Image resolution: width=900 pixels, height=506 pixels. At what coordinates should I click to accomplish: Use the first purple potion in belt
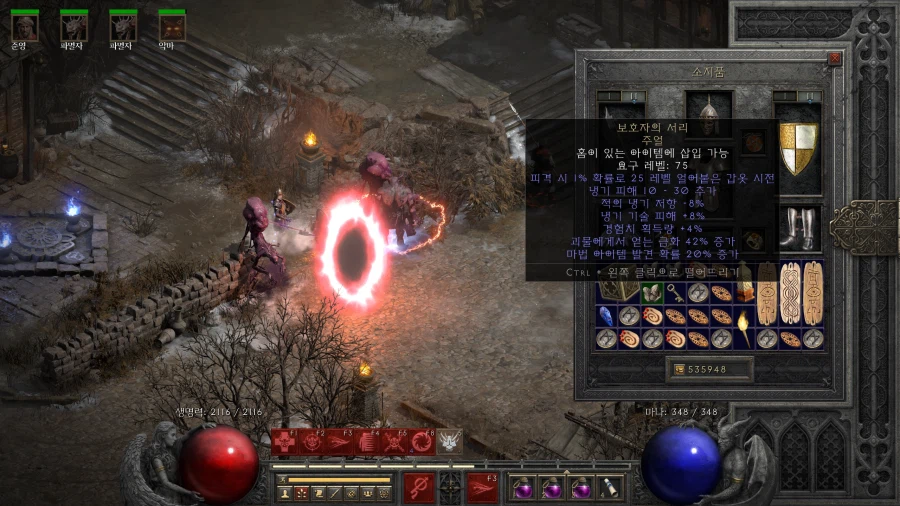pyautogui.click(x=523, y=488)
